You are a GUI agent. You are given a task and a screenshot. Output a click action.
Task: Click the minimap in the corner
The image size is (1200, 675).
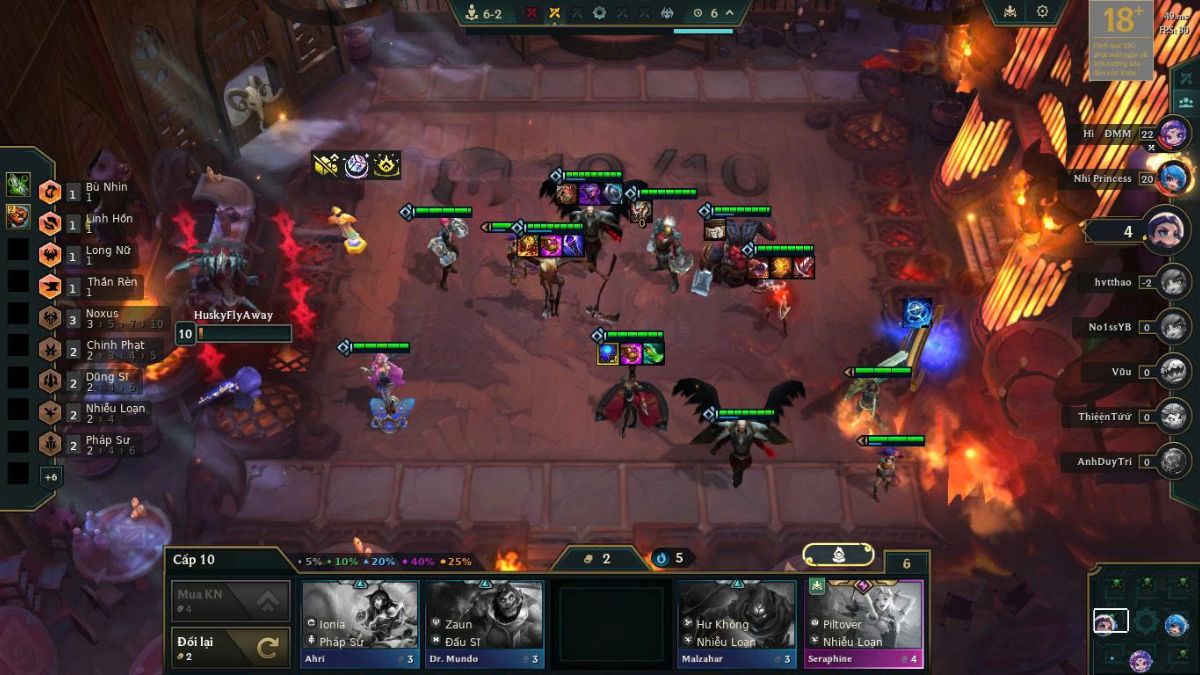tap(1141, 621)
